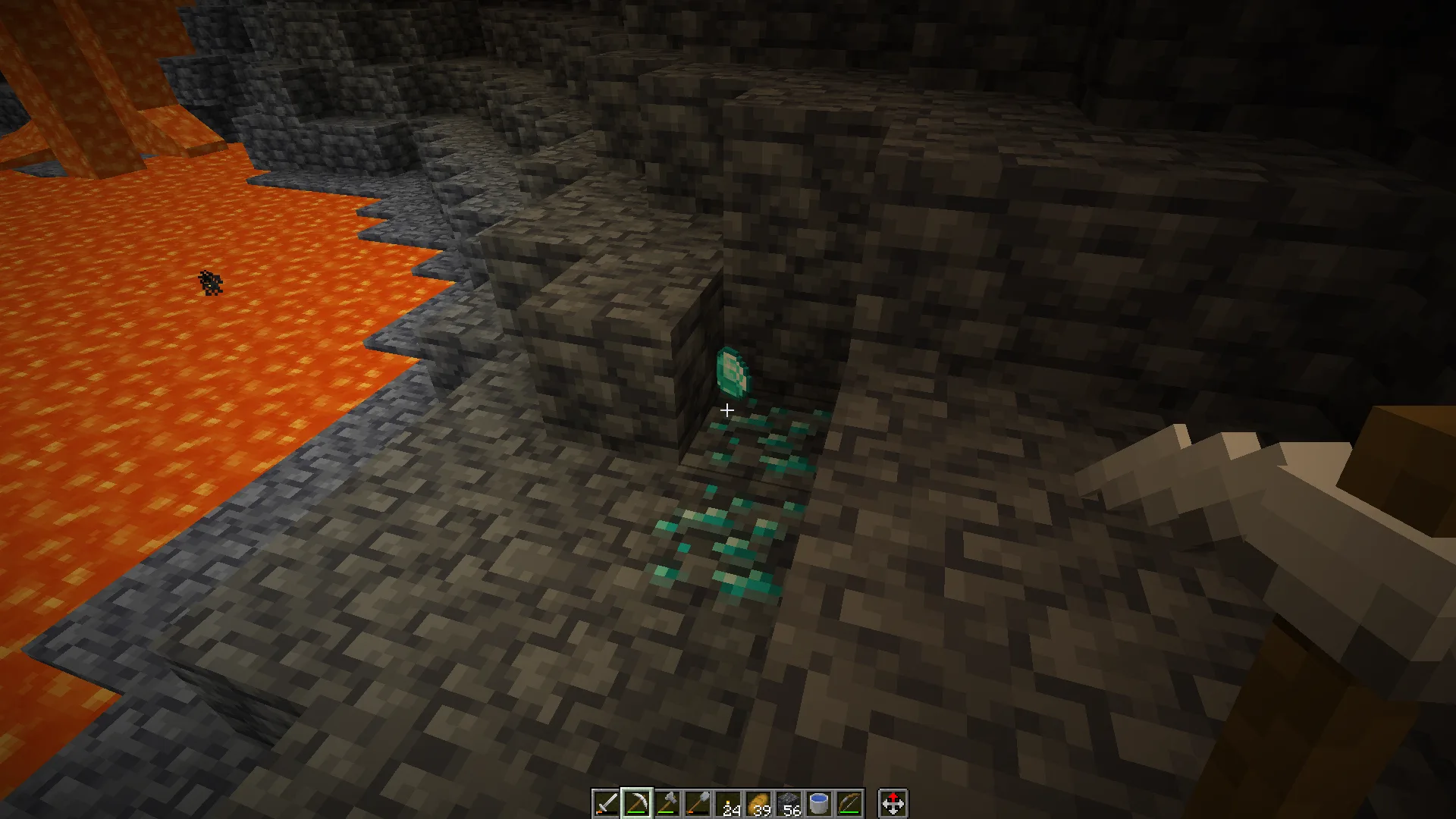Select the iron pickaxe hotbar slot
The width and height of the screenshot is (1456, 819).
pos(636,803)
